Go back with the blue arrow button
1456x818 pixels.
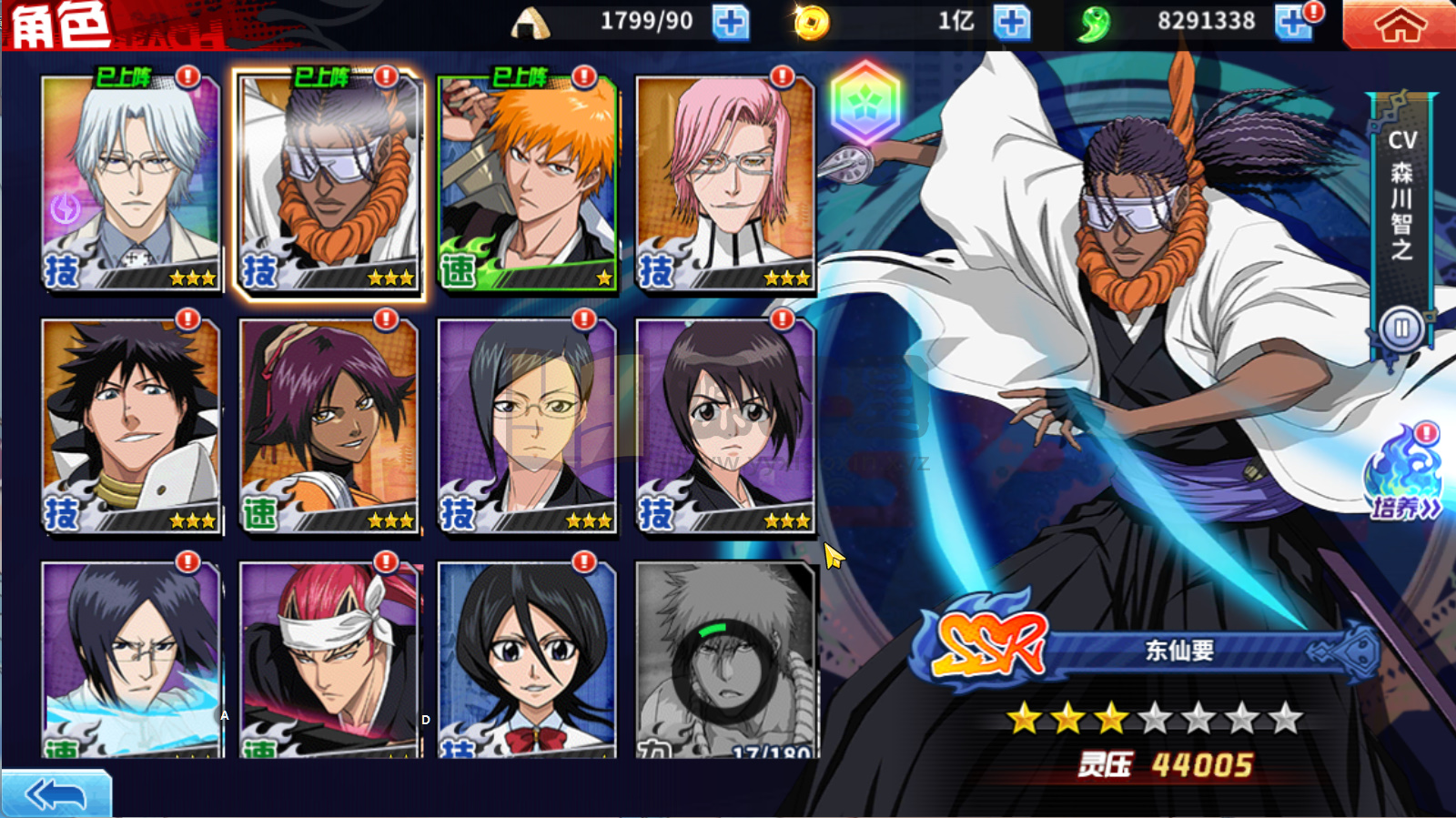[x=56, y=794]
